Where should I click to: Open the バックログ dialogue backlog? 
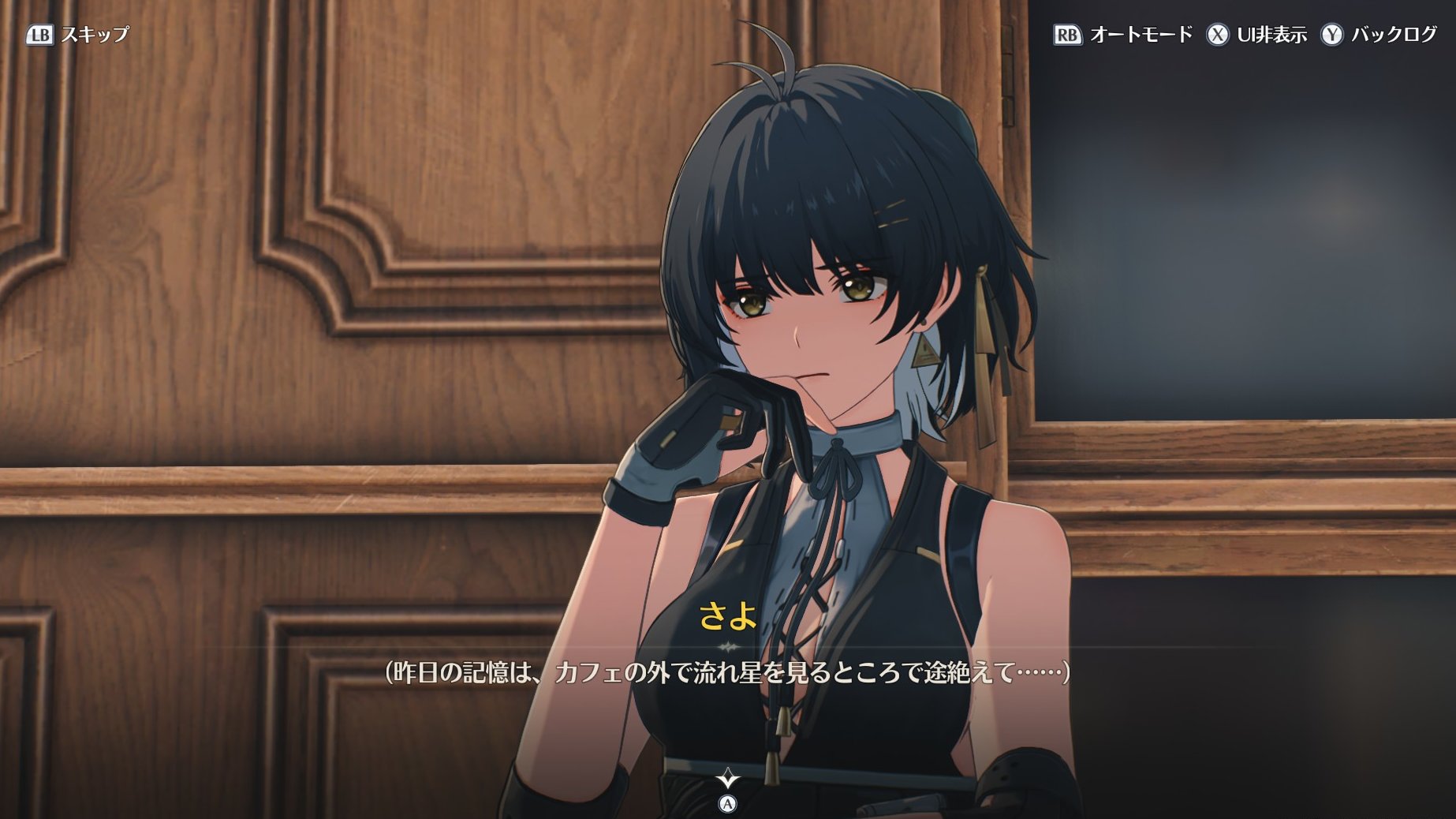1379,35
